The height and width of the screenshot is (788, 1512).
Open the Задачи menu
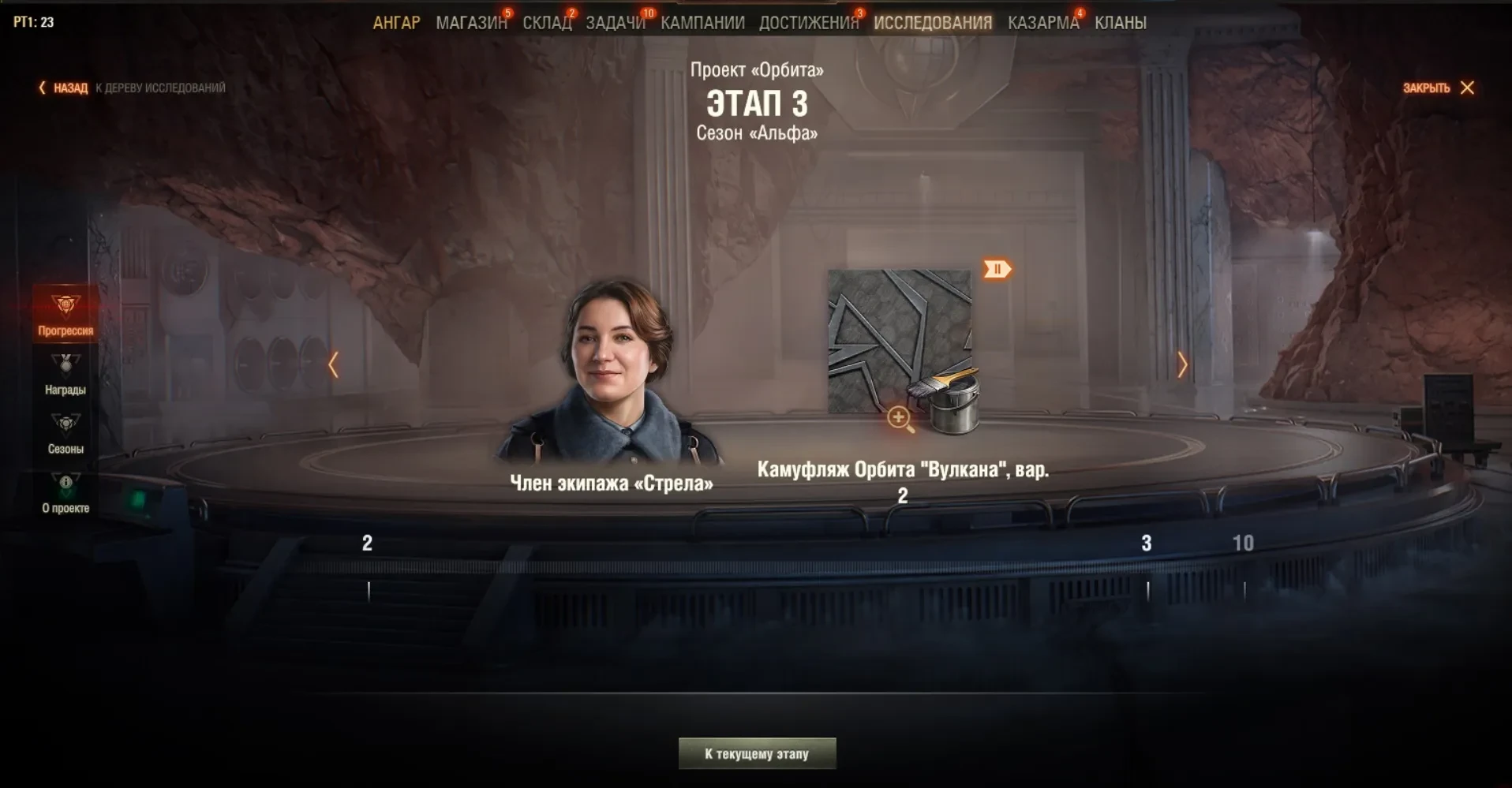point(615,23)
